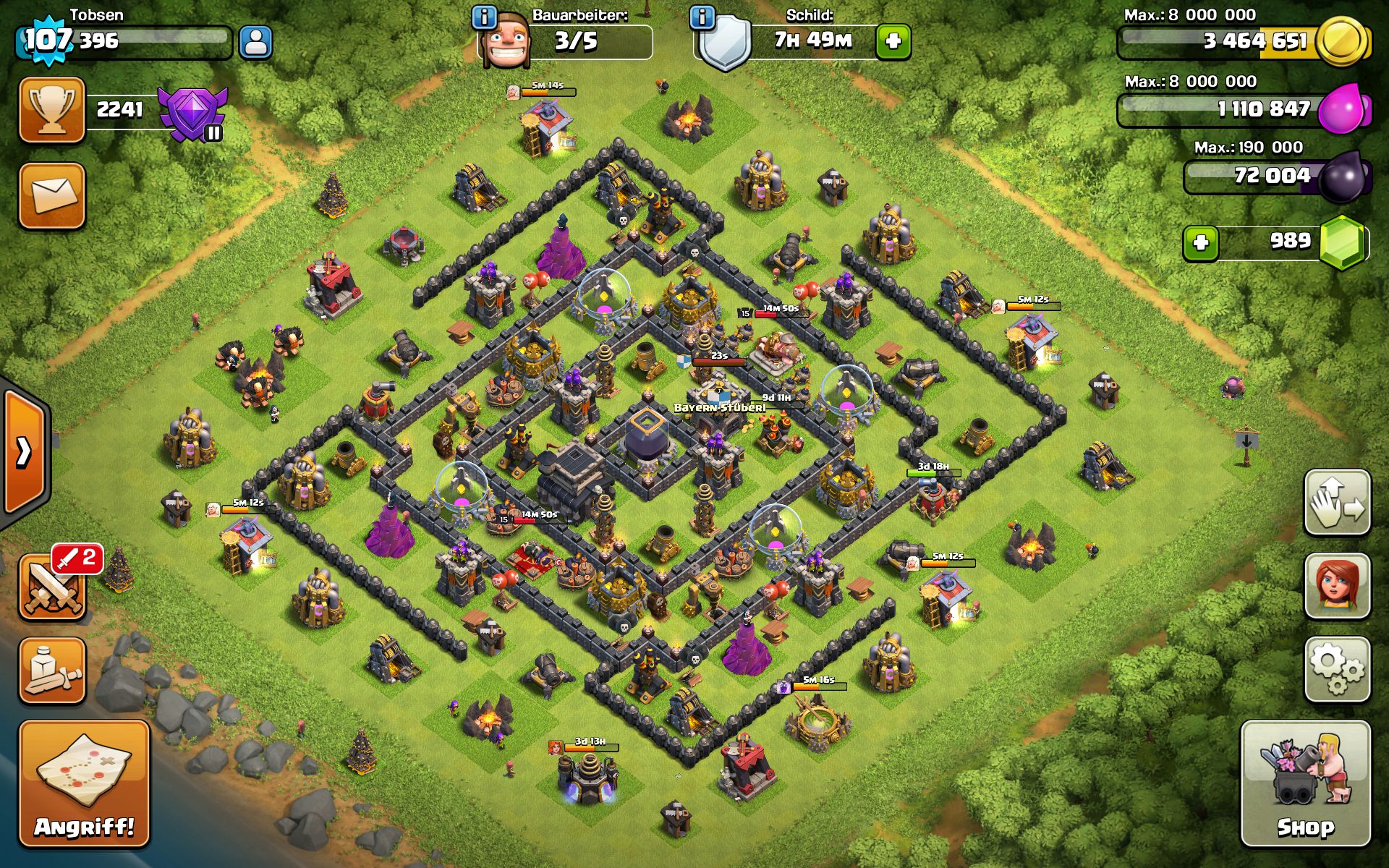This screenshot has height=868, width=1389.
Task: Tap the Angriff! attack button
Action: click(84, 783)
